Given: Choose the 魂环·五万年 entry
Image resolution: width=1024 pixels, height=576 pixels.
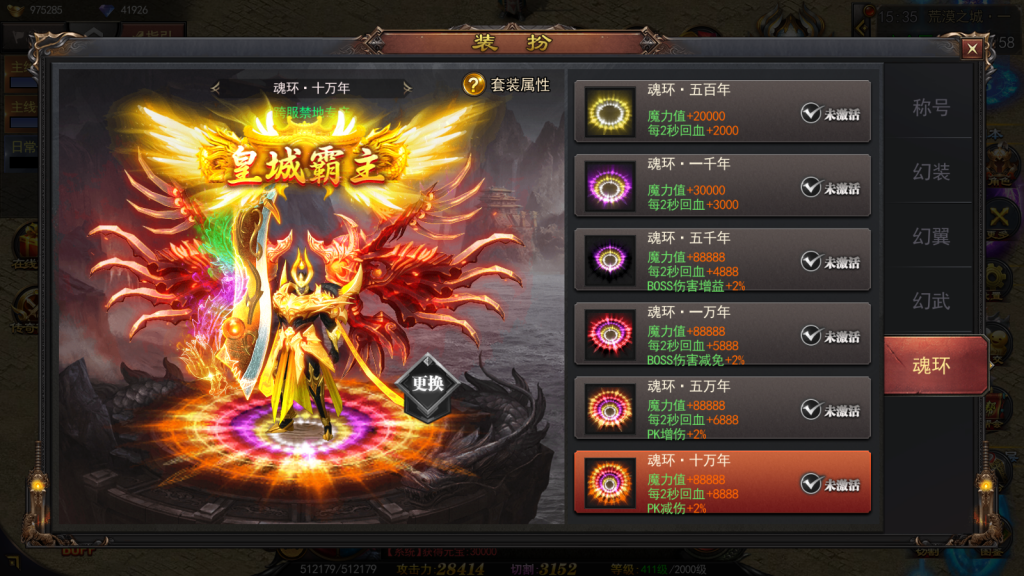Looking at the screenshot, I should [x=721, y=407].
